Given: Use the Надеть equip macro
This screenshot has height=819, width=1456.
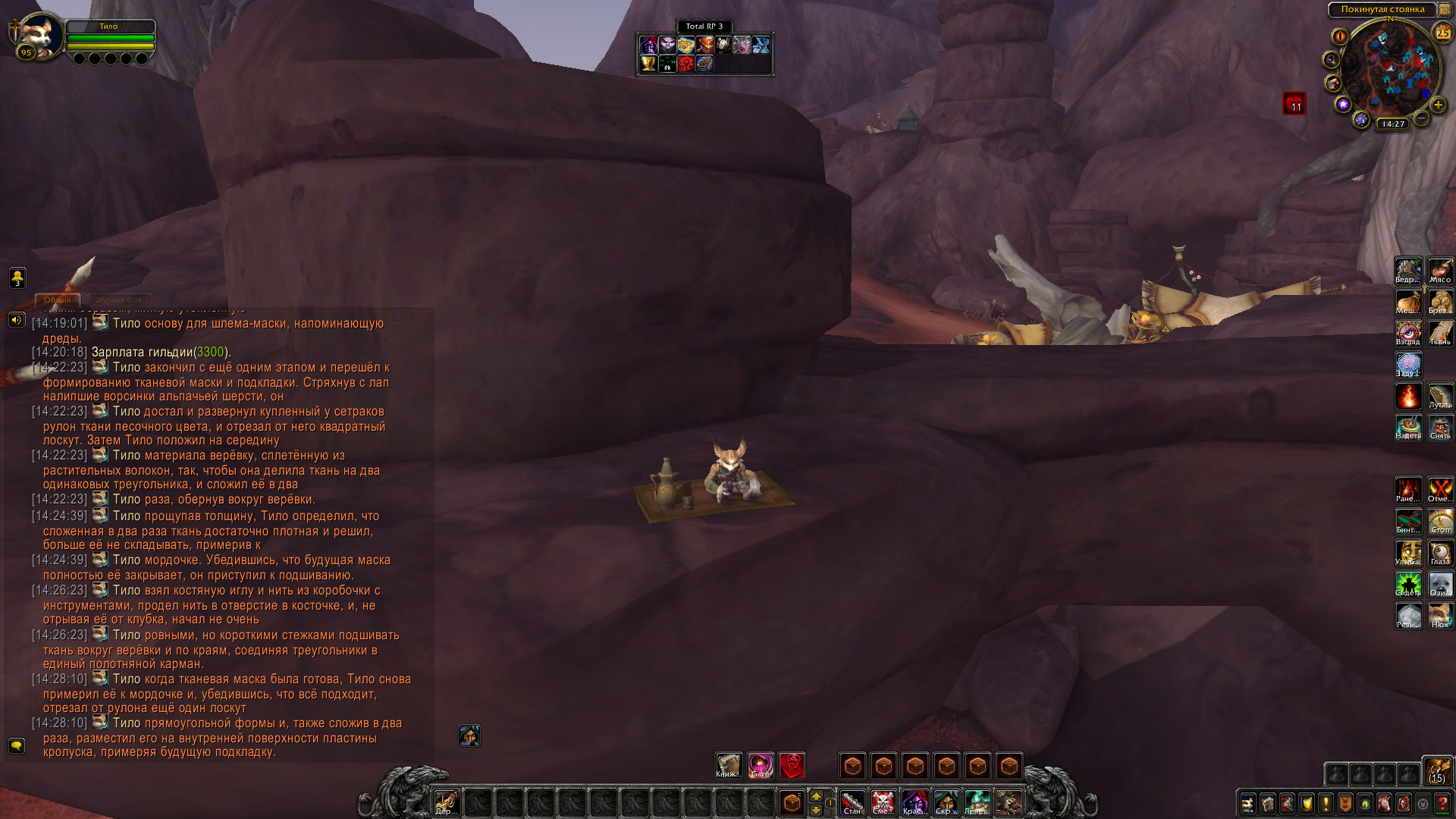Looking at the screenshot, I should [1408, 427].
